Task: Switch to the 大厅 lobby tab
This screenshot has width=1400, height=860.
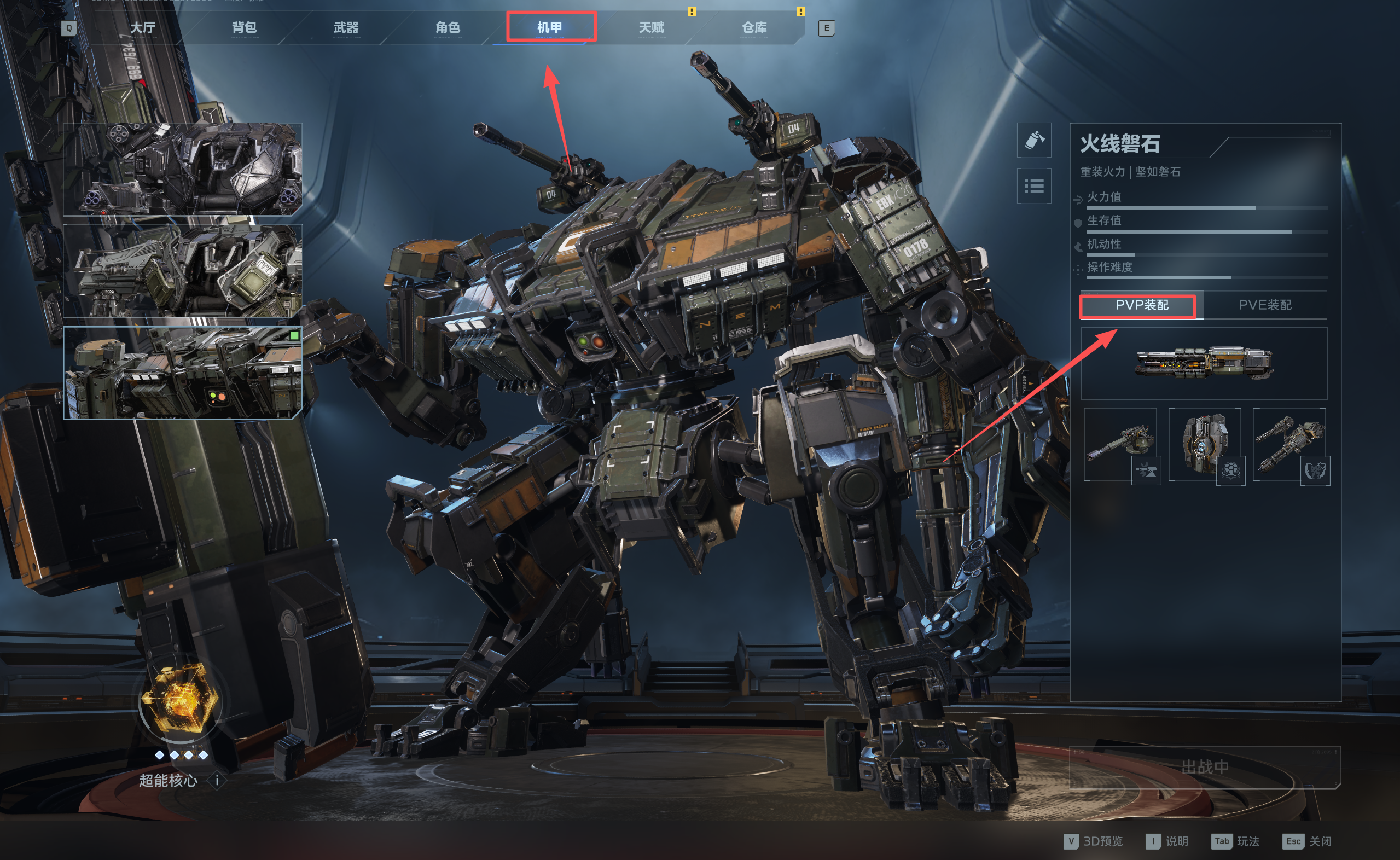Action: coord(142,27)
